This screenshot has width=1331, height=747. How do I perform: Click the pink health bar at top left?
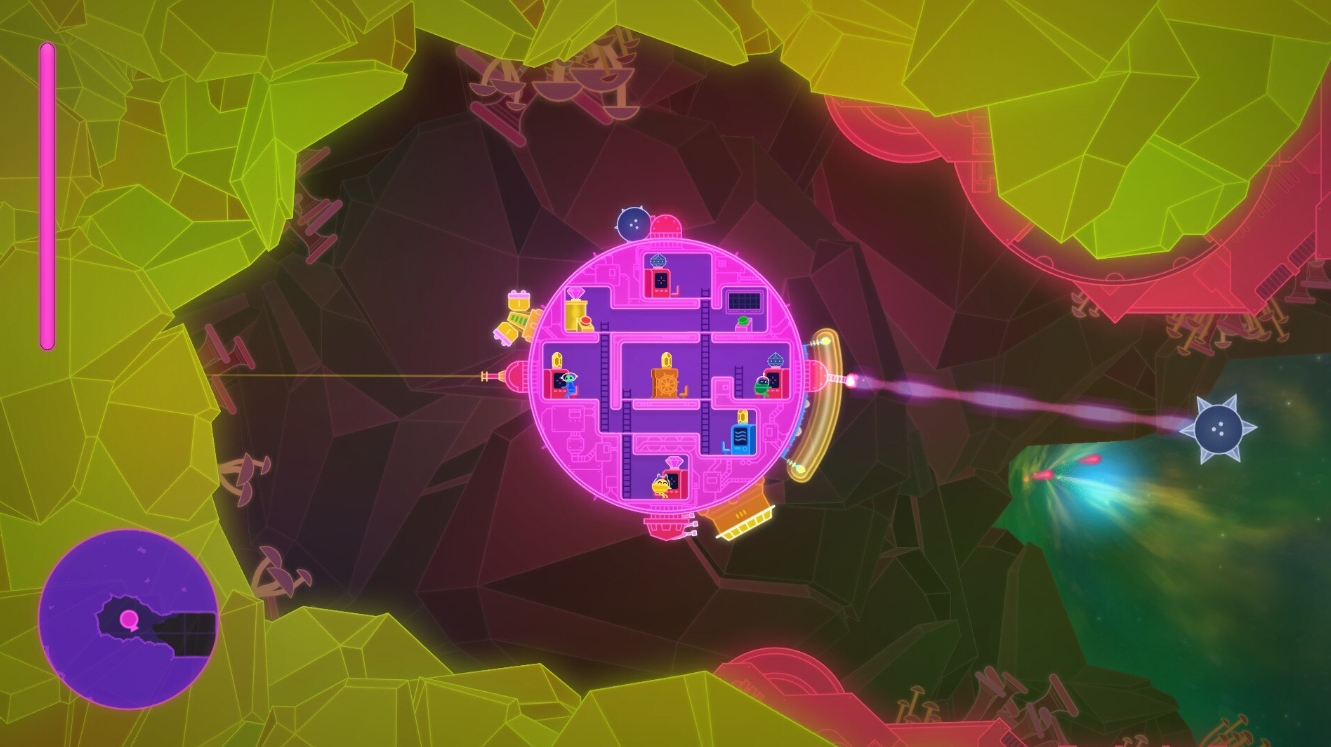(46, 195)
